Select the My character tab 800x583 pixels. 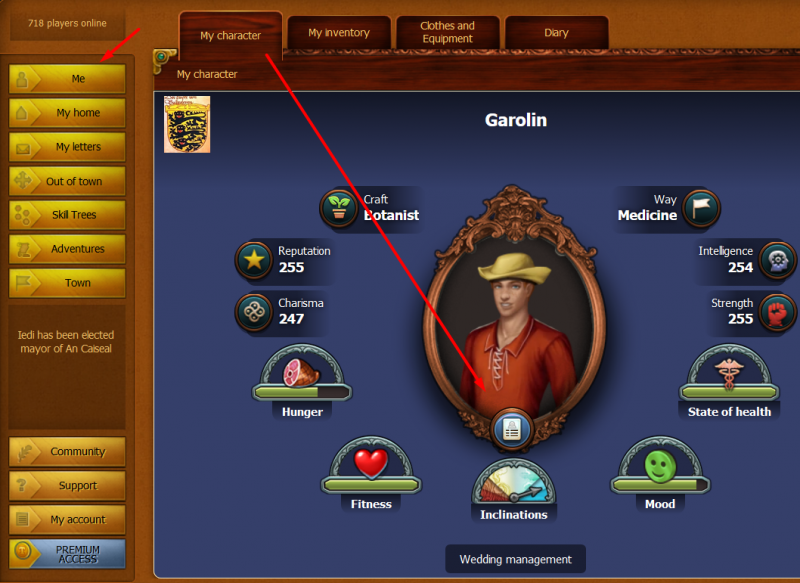click(230, 36)
